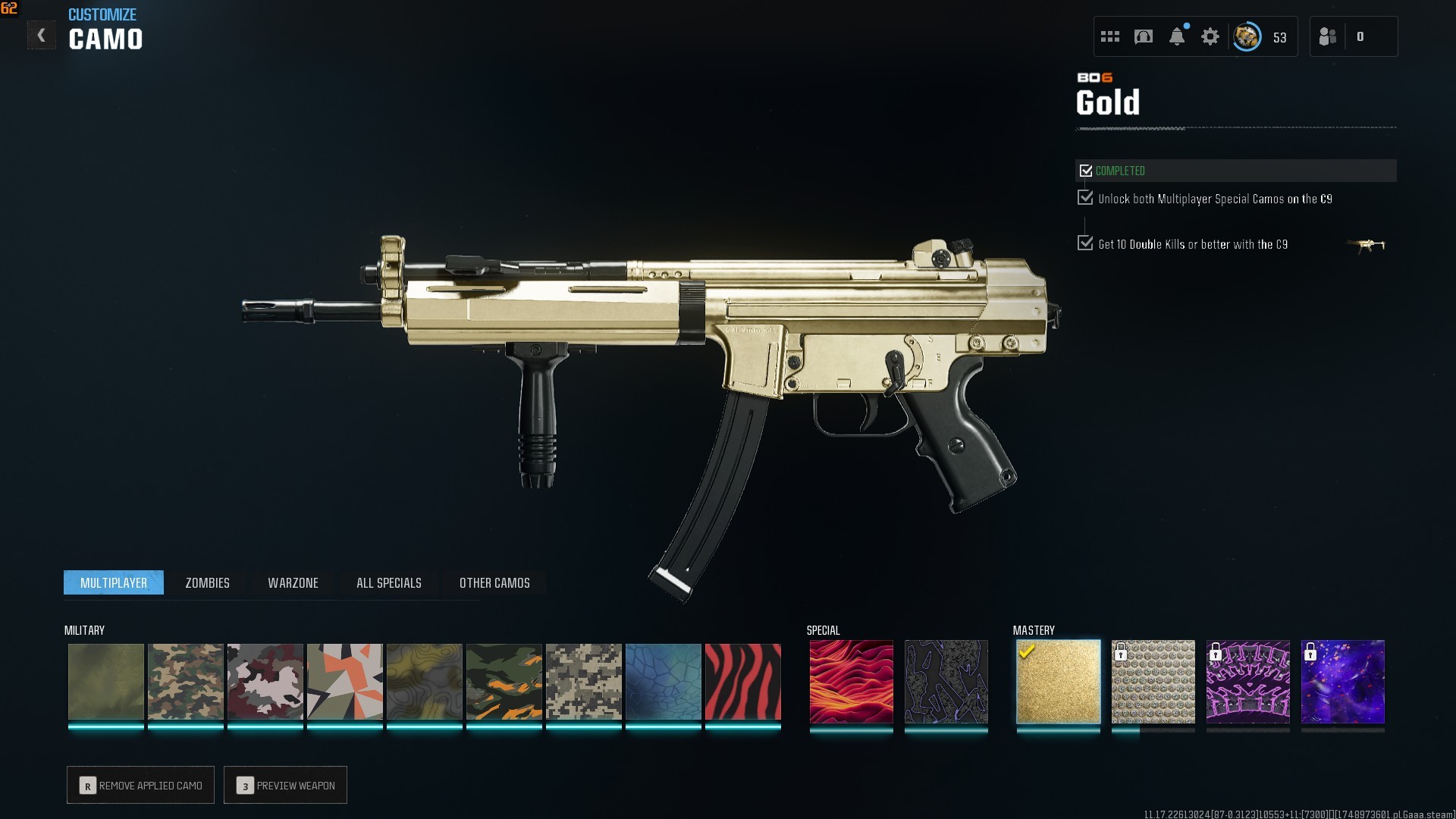Screen dimensions: 1456x819
Task: Switch to the Zombies camo tab
Action: click(x=207, y=582)
